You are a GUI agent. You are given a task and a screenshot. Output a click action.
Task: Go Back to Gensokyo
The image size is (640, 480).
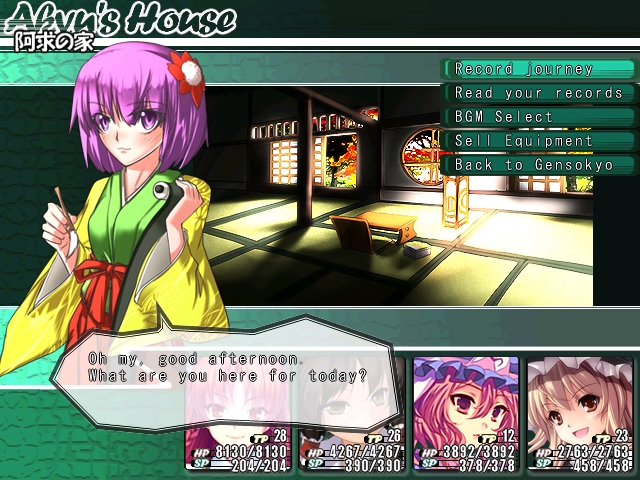point(538,164)
